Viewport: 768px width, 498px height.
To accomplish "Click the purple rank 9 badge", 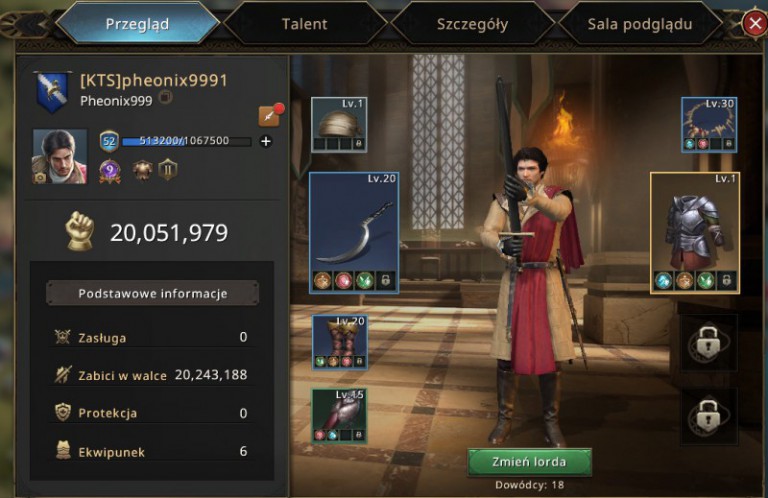I will point(109,170).
